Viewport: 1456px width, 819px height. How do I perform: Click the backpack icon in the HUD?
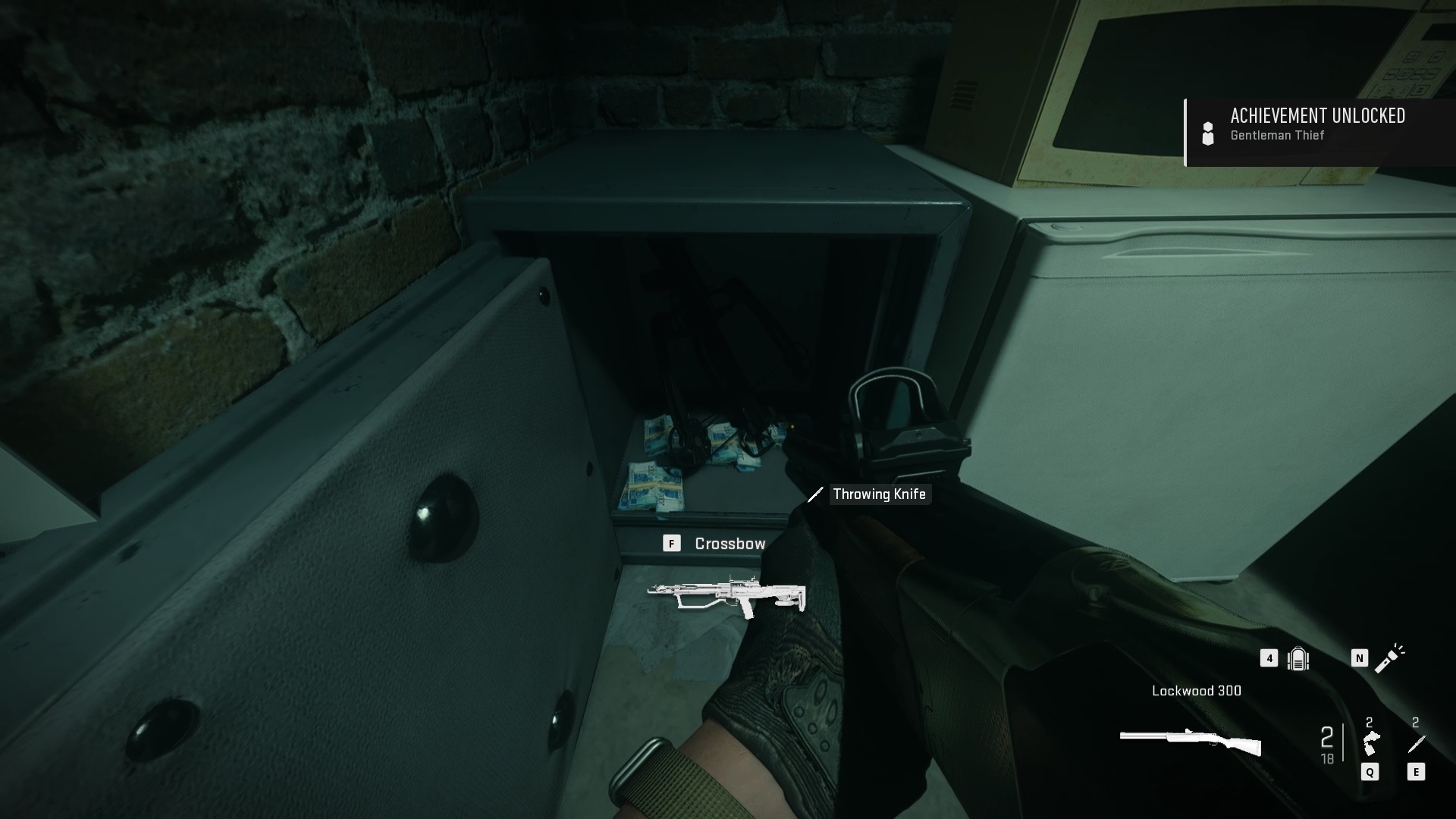(1298, 659)
